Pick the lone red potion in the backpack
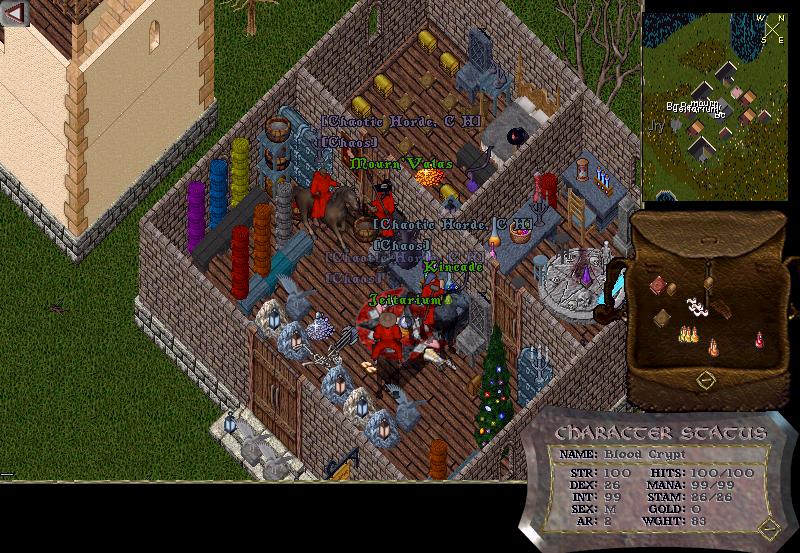 point(759,339)
